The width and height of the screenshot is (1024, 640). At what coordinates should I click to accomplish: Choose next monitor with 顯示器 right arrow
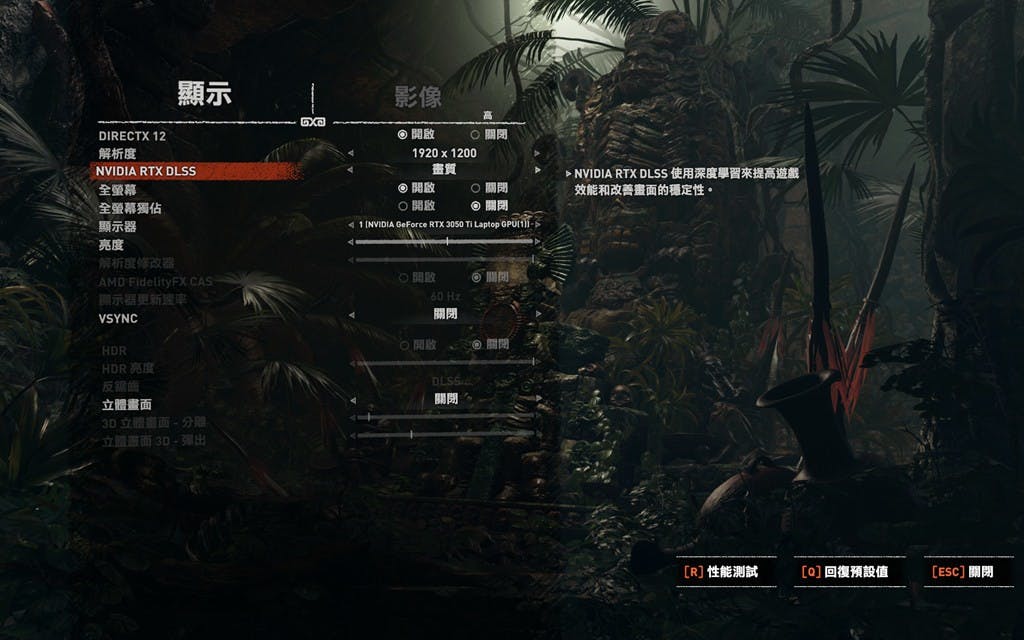(537, 225)
